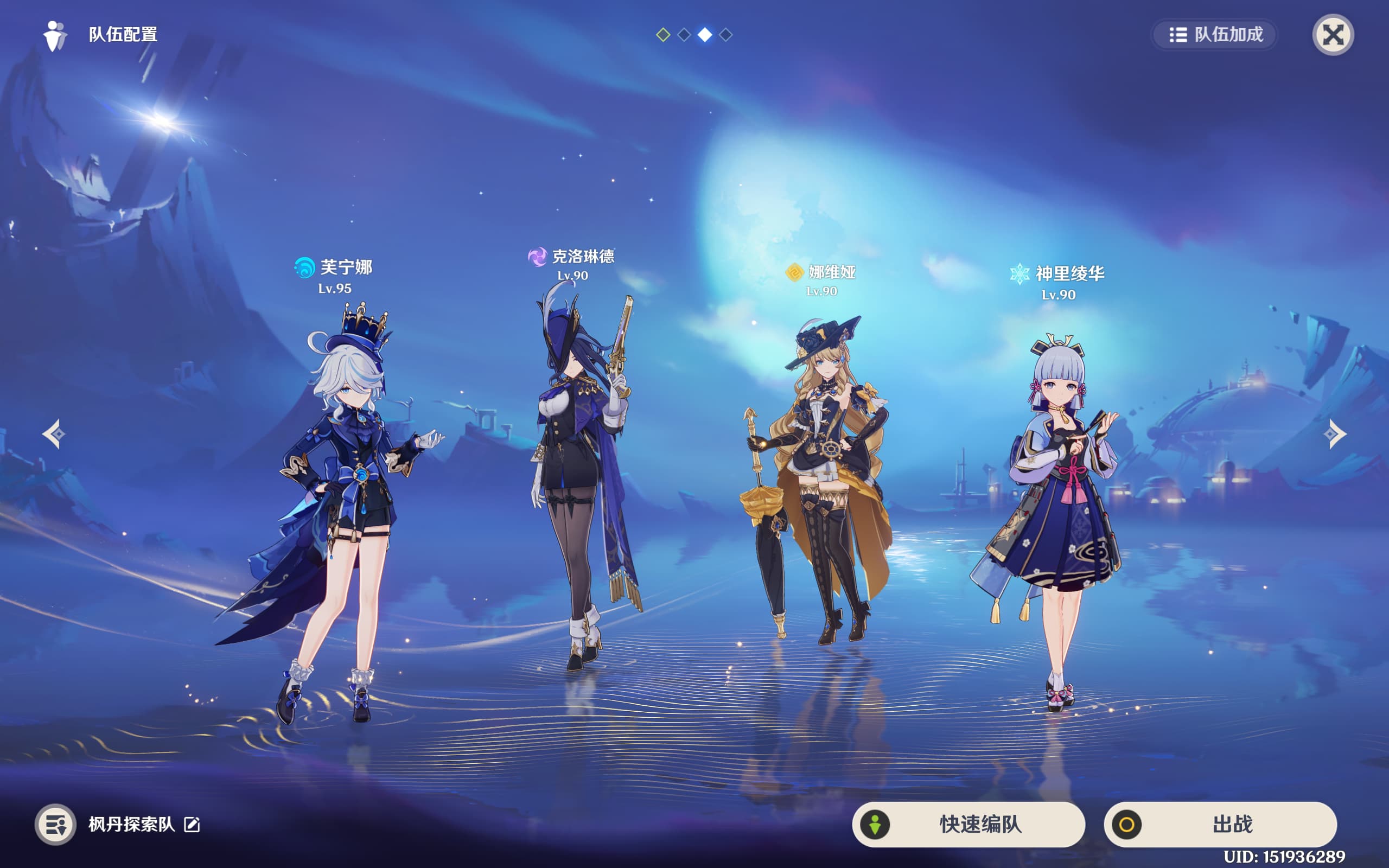The image size is (1389, 868).
Task: Open the party list manager icon
Action: tap(56, 825)
